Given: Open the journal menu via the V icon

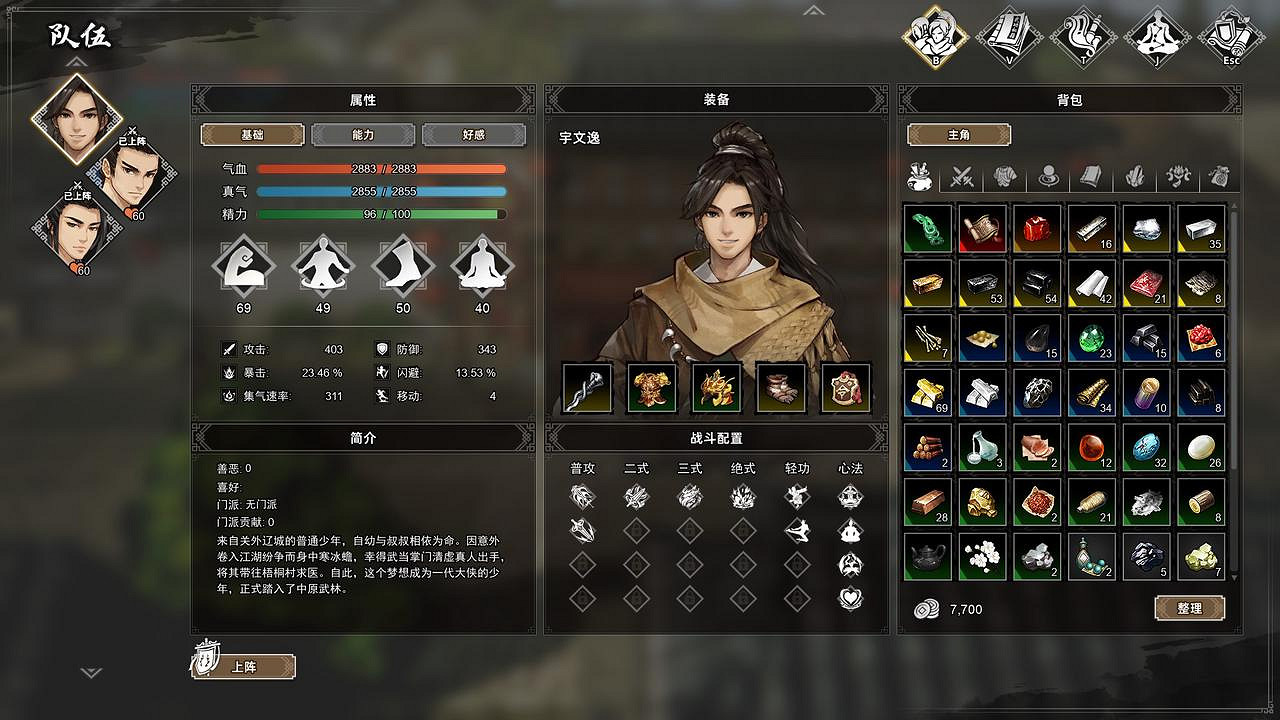Looking at the screenshot, I should 1008,35.
